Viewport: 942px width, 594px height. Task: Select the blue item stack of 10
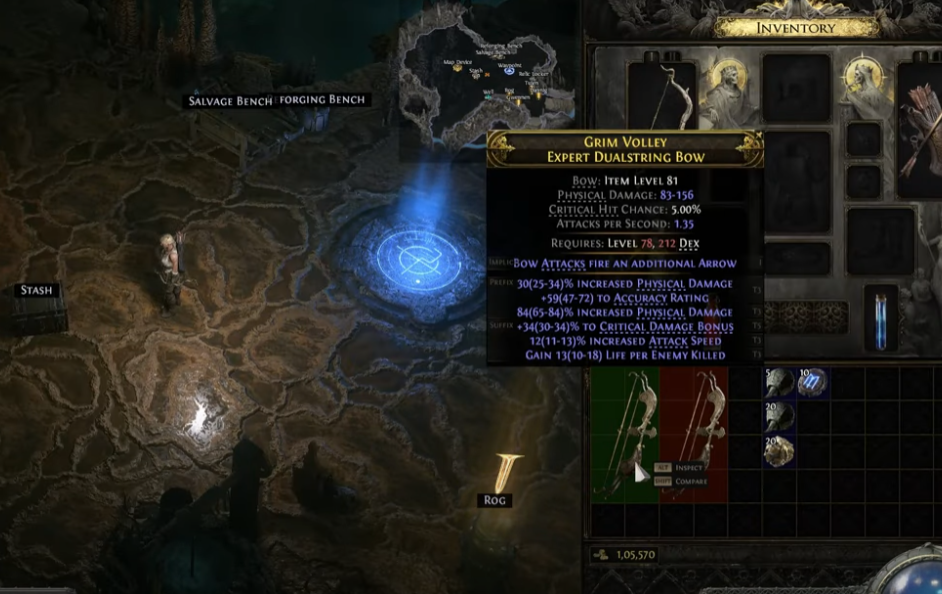812,382
